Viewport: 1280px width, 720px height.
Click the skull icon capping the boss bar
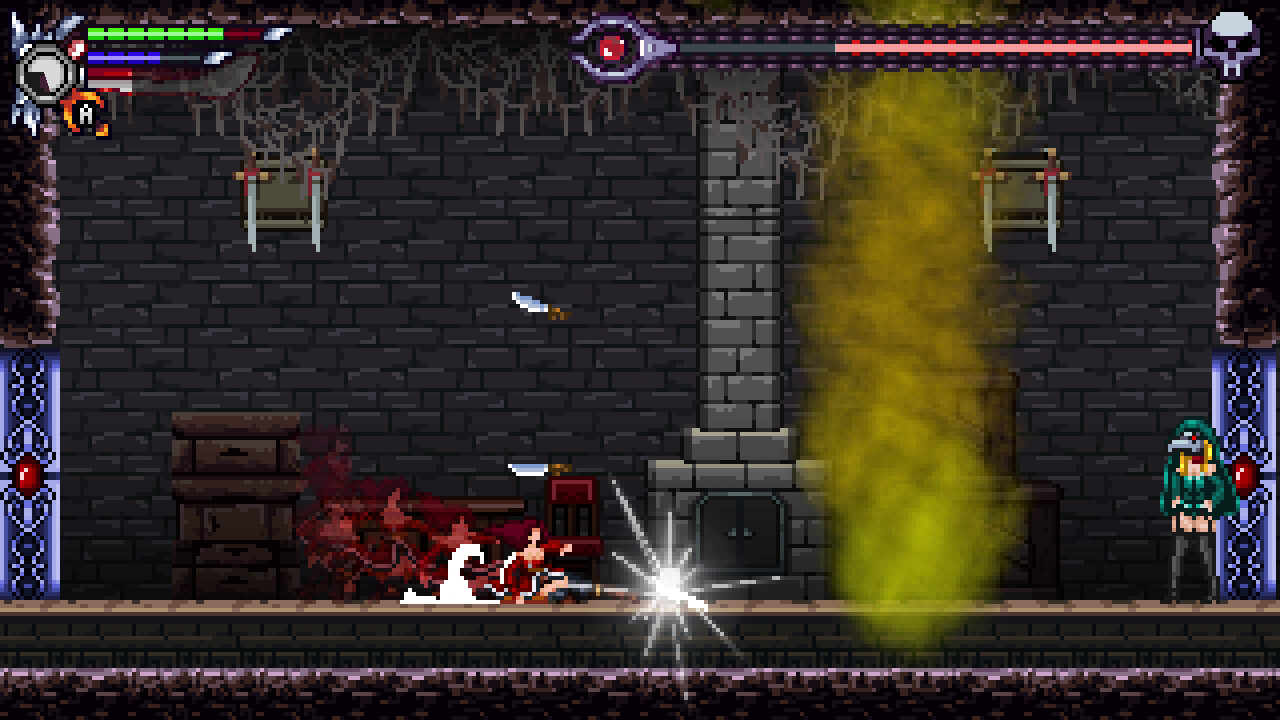(x=1229, y=44)
